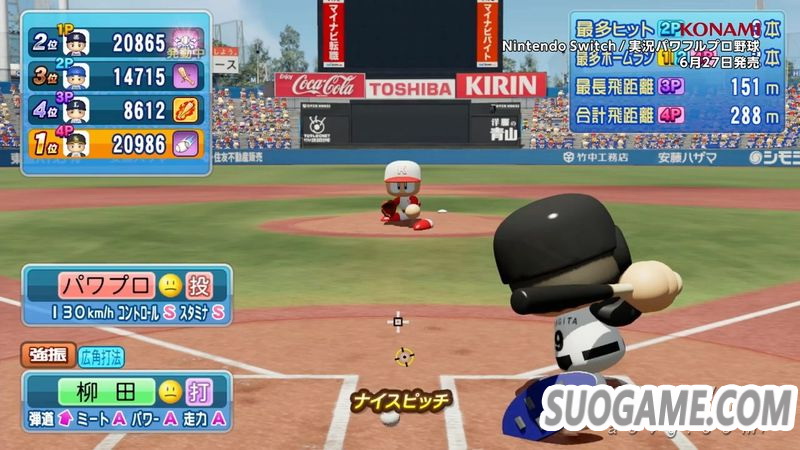Click the yellow batting cursor reticle
Screen dimensions: 800x450
(x=404, y=356)
